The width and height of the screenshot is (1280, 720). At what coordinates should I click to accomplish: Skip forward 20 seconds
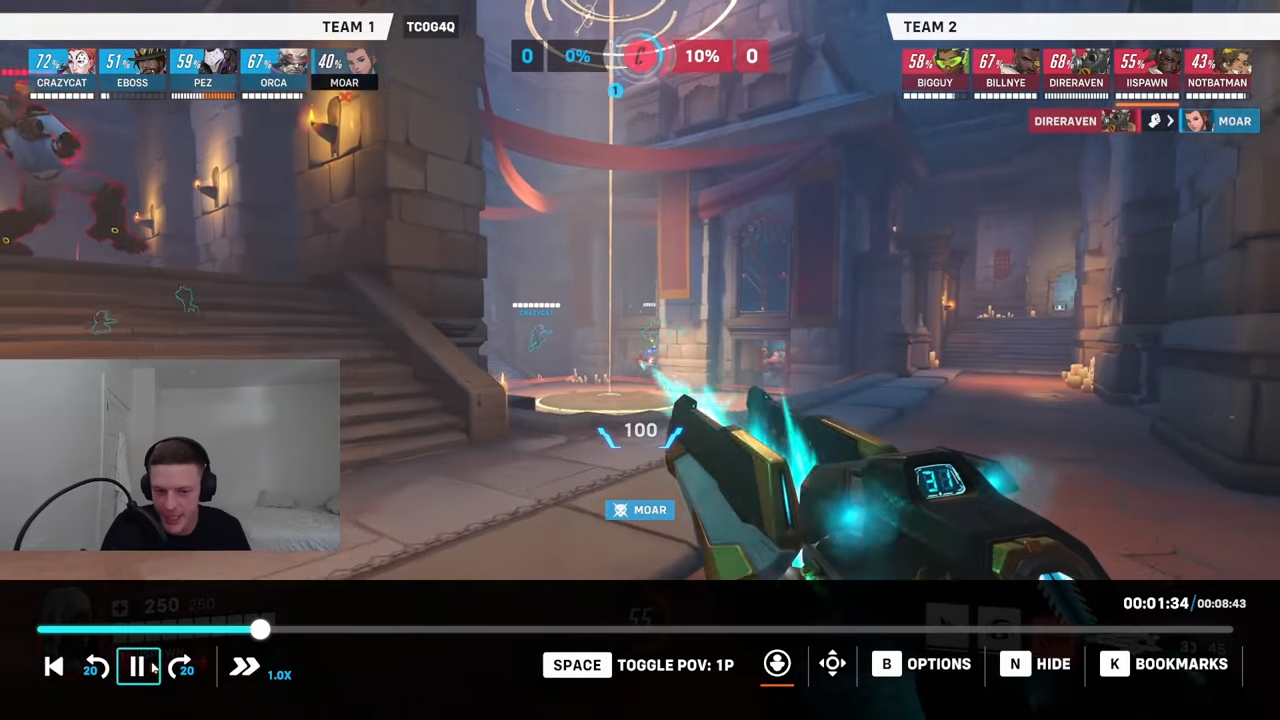coord(181,667)
